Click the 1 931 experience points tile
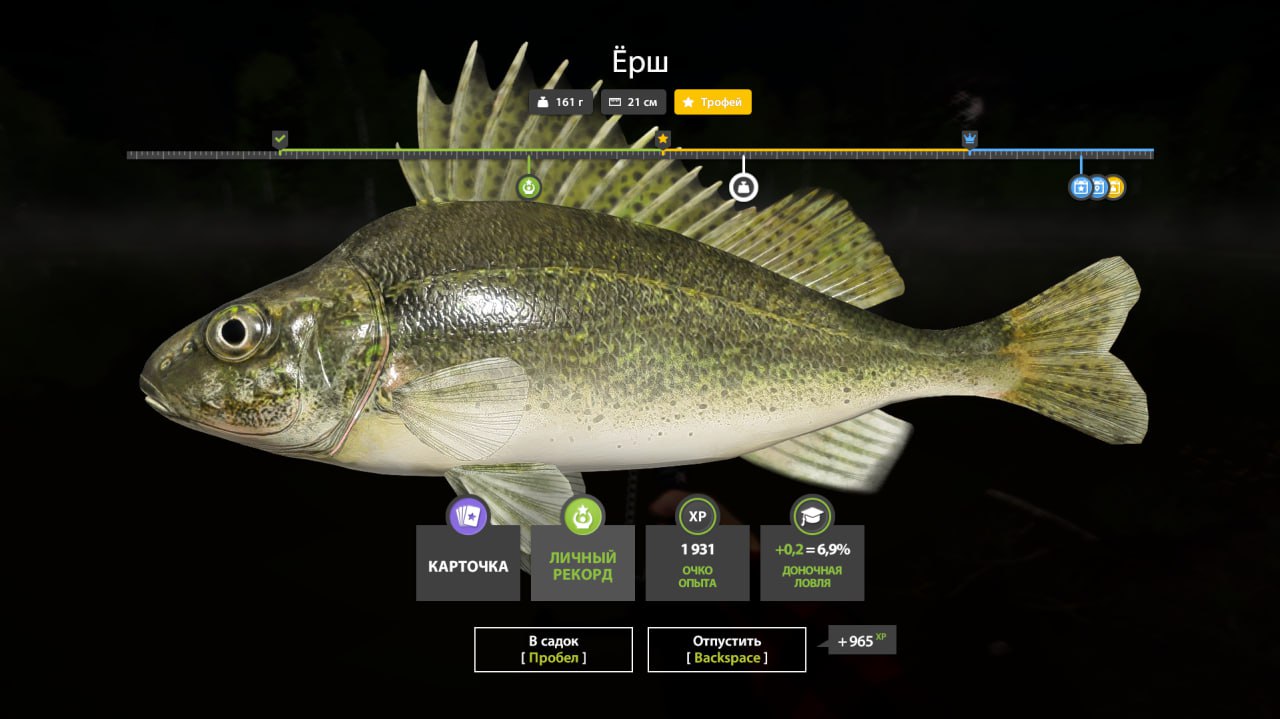Viewport: 1280px width, 719px height. [697, 563]
